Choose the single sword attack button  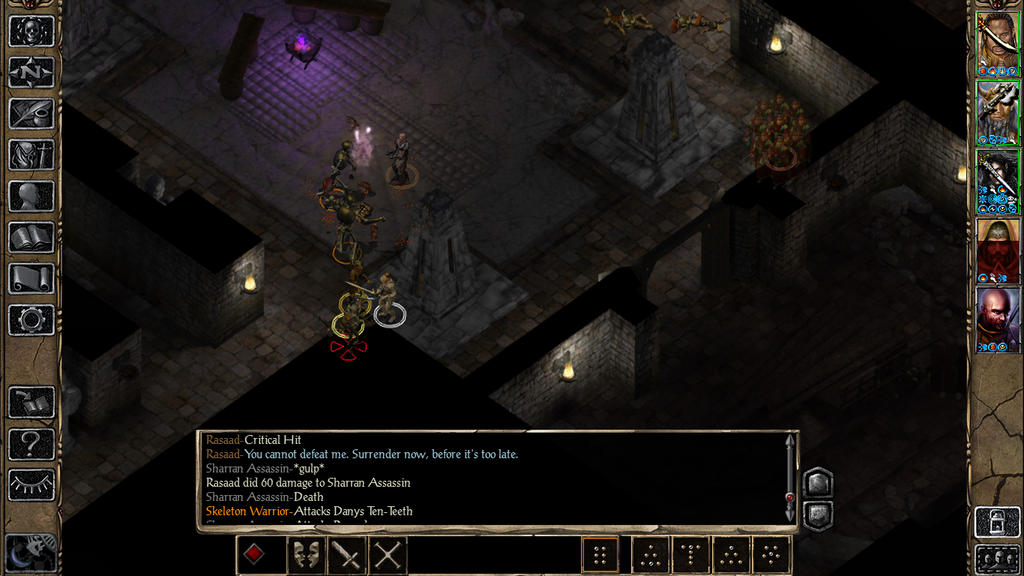[347, 555]
